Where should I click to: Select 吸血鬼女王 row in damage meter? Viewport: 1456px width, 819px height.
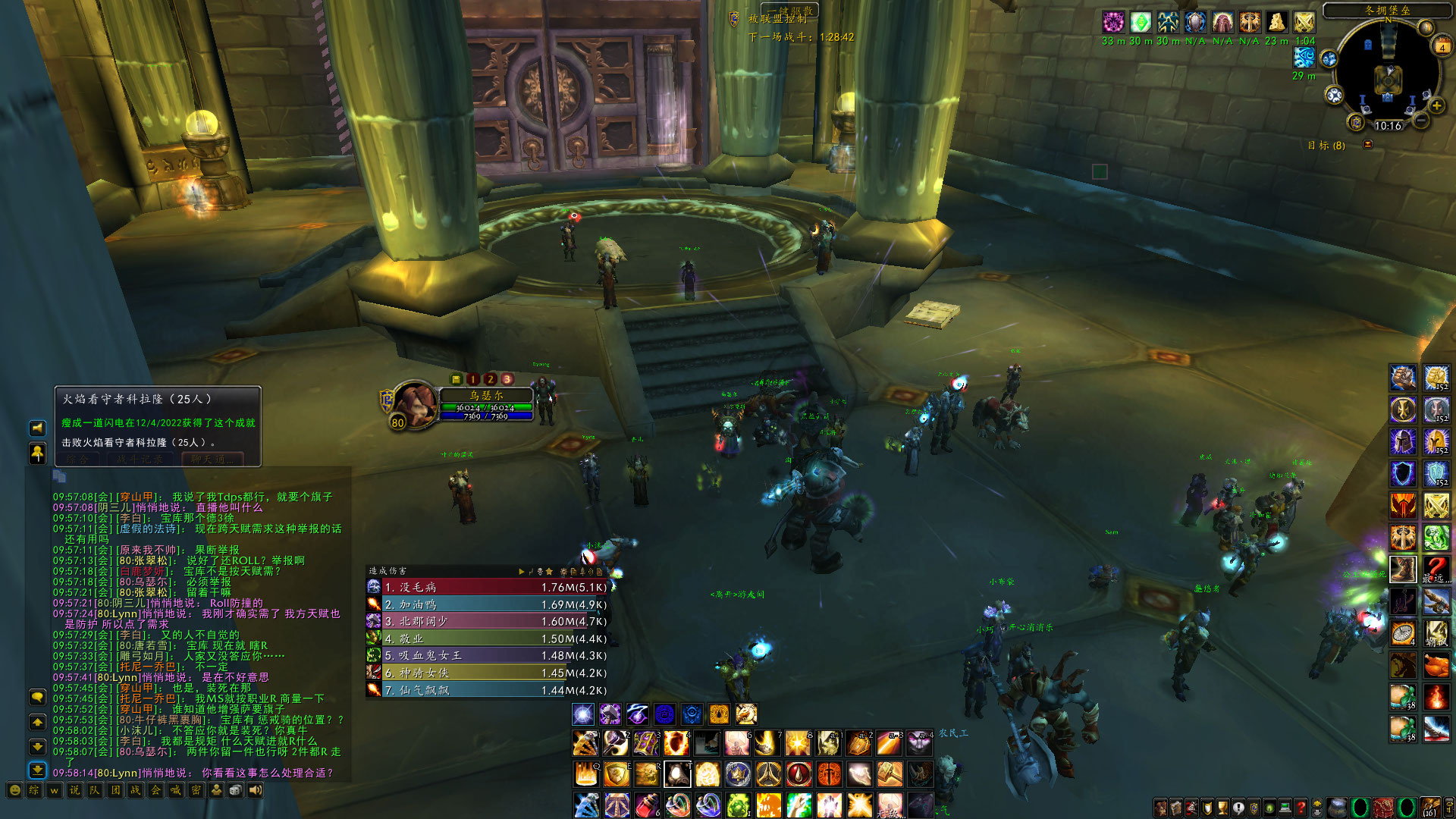pos(487,655)
